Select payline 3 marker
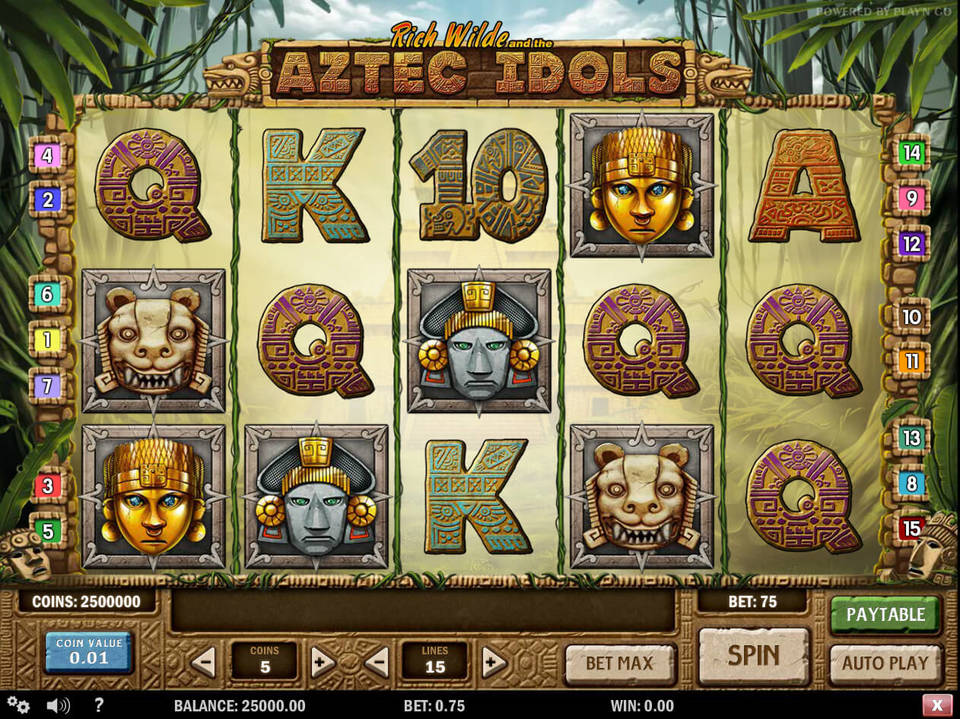 pos(47,487)
